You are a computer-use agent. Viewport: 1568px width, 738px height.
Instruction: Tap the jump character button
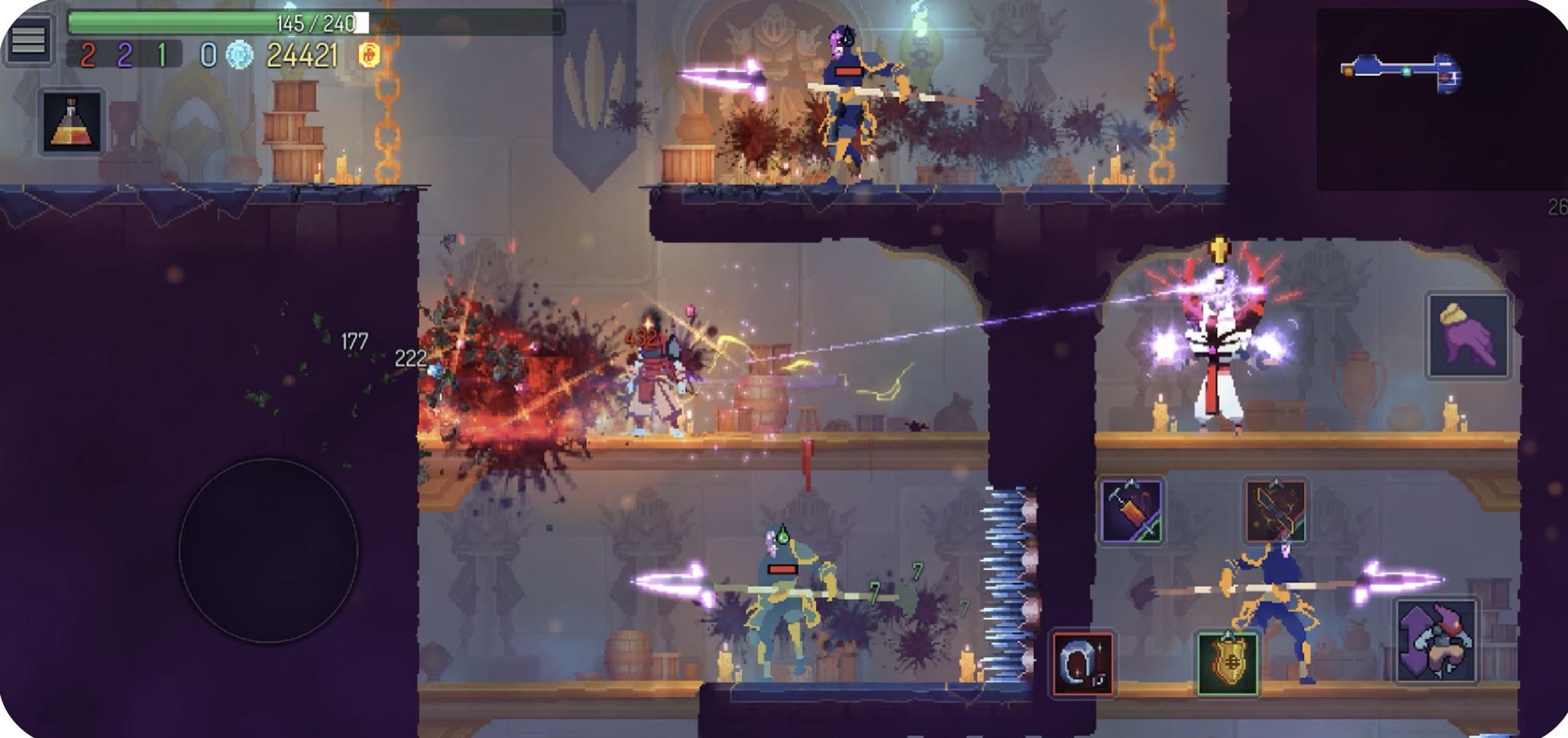click(1436, 641)
